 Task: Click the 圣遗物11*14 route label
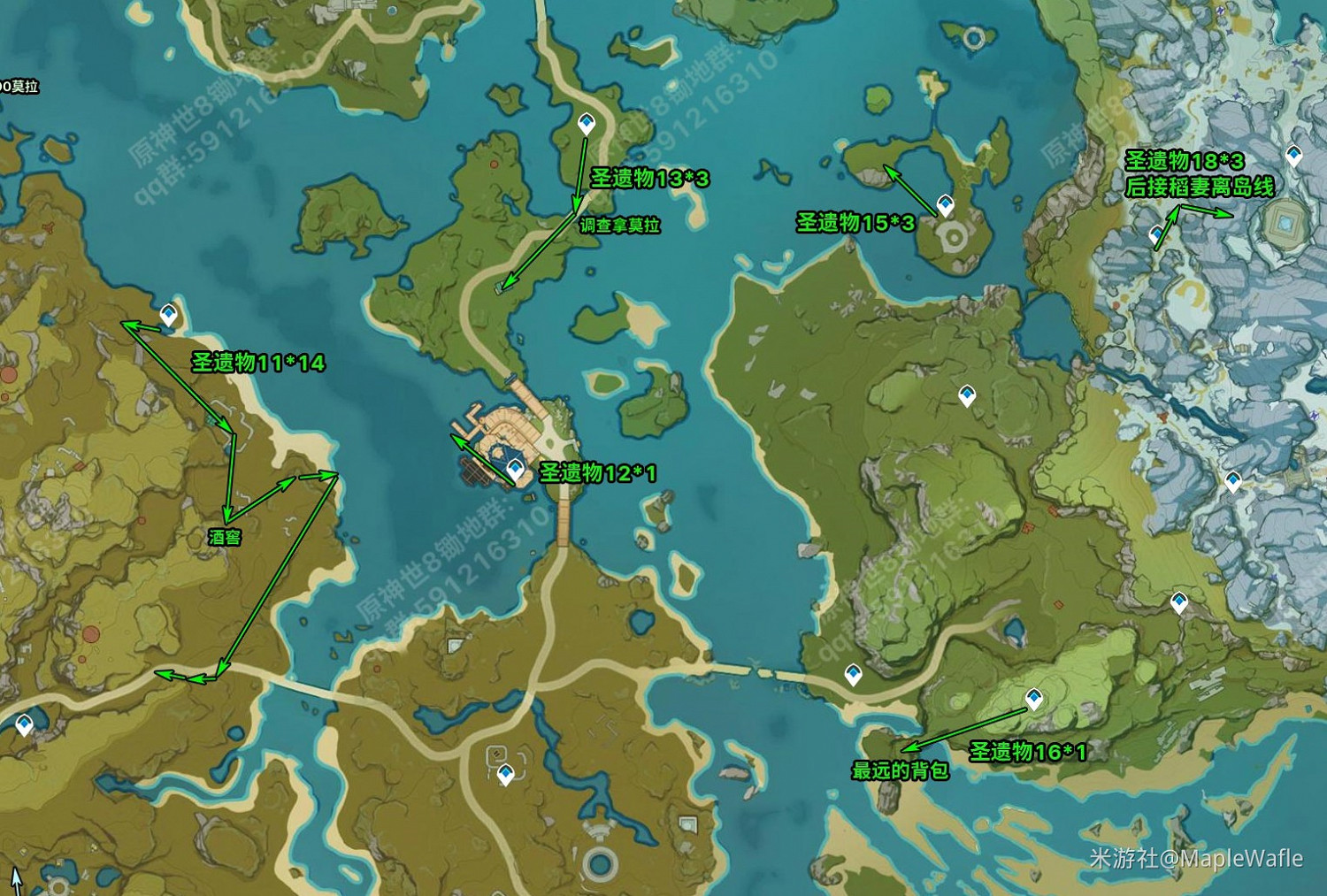click(x=257, y=361)
